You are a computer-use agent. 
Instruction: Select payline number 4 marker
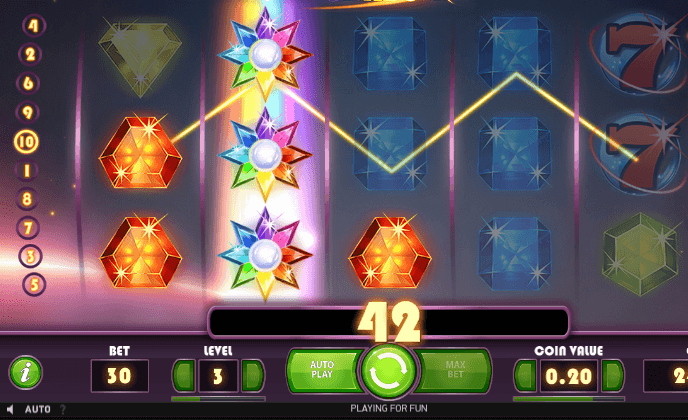33,25
